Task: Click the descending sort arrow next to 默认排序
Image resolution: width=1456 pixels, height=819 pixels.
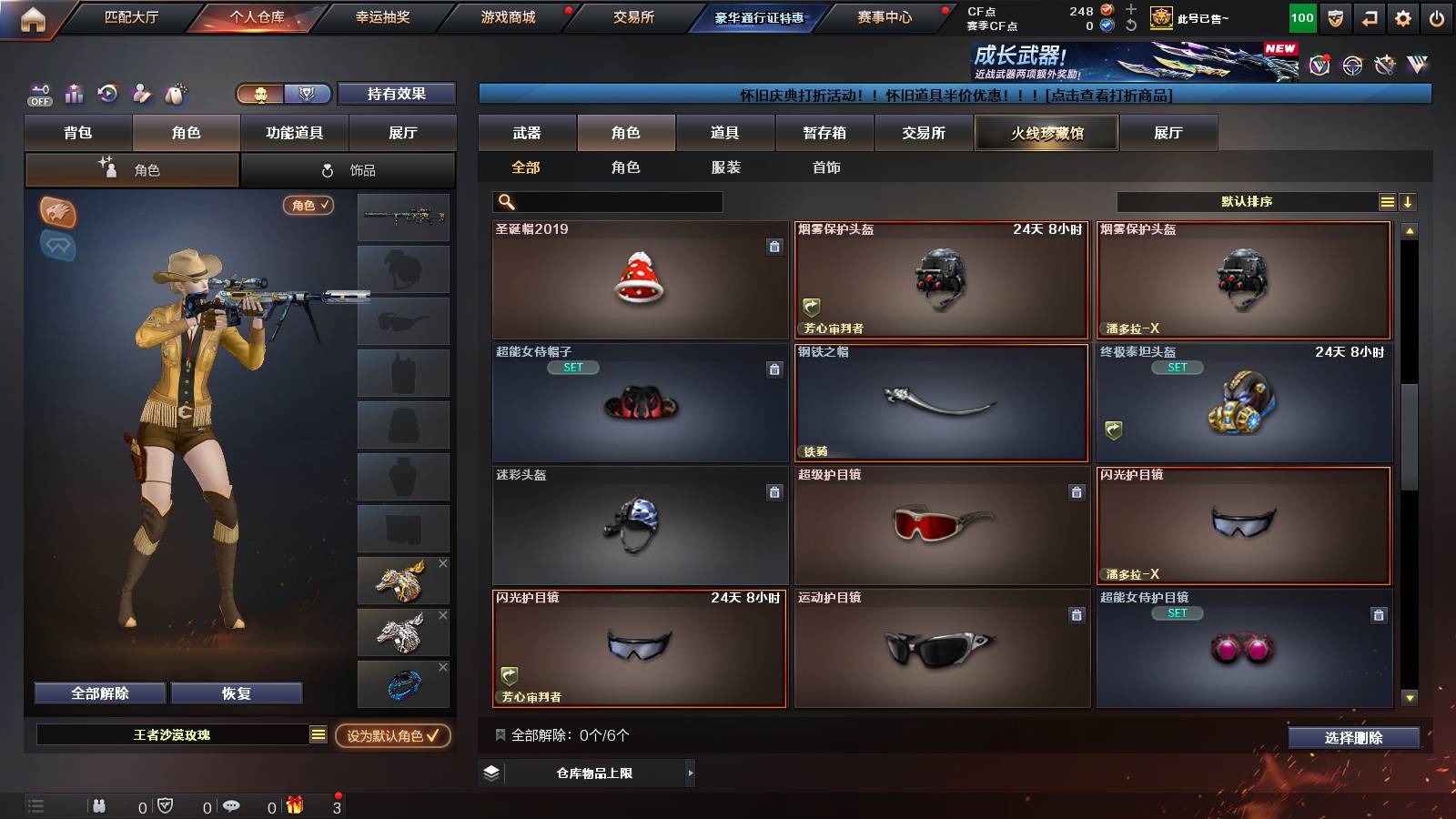Action: (1410, 201)
